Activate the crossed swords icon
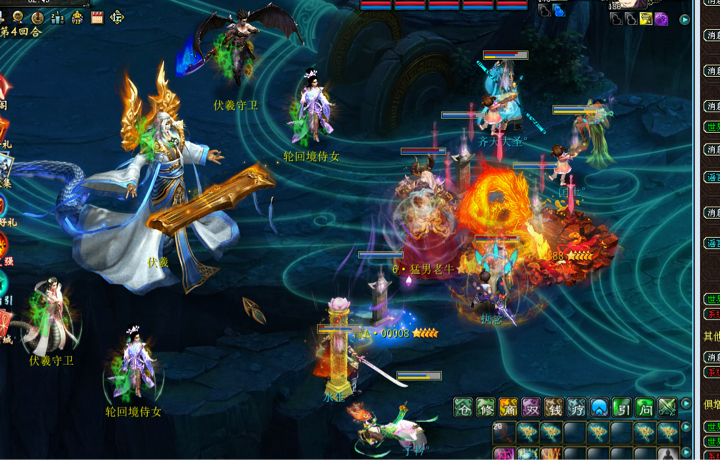Viewport: 720px width, 460px height. 667,407
